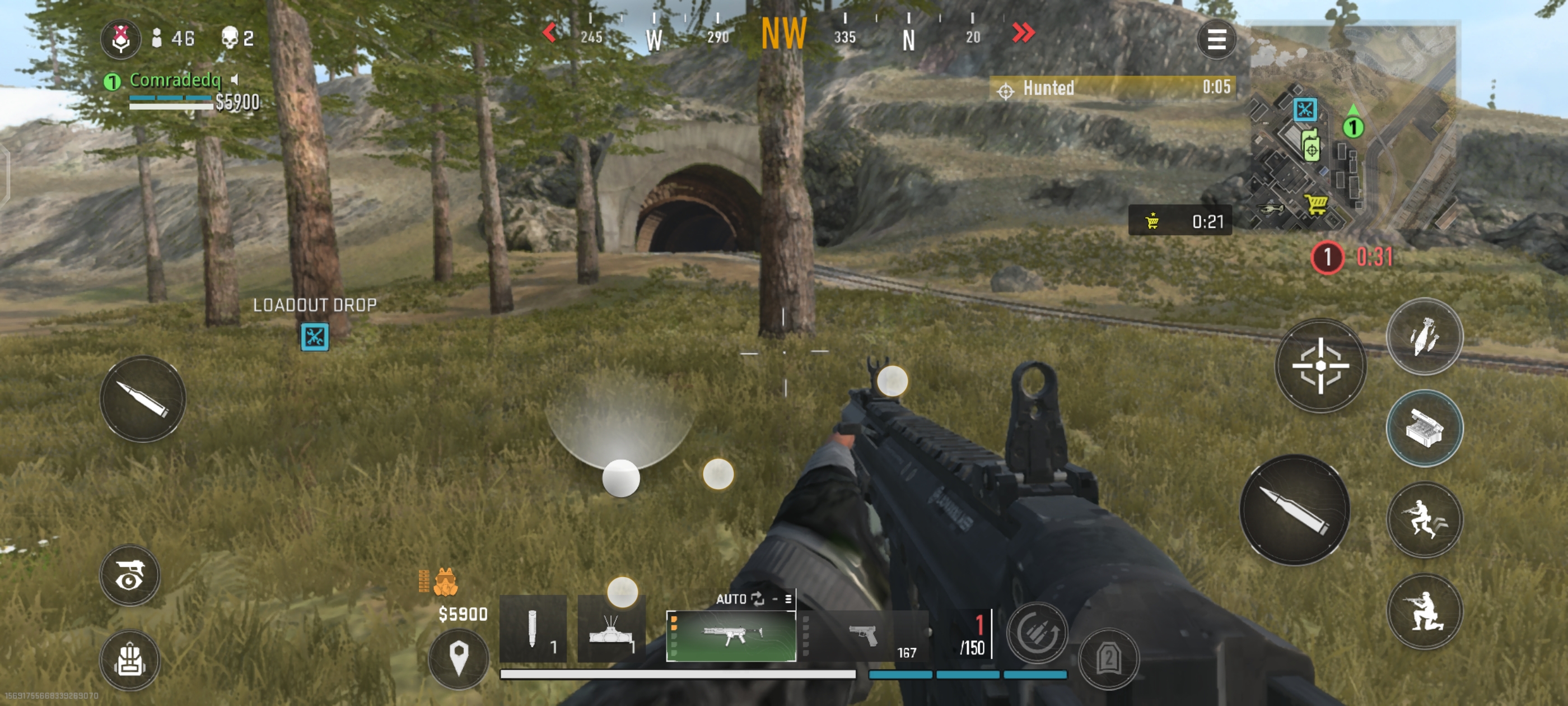Tap the gas mask icon
The height and width of the screenshot is (706, 1568).
point(446,582)
